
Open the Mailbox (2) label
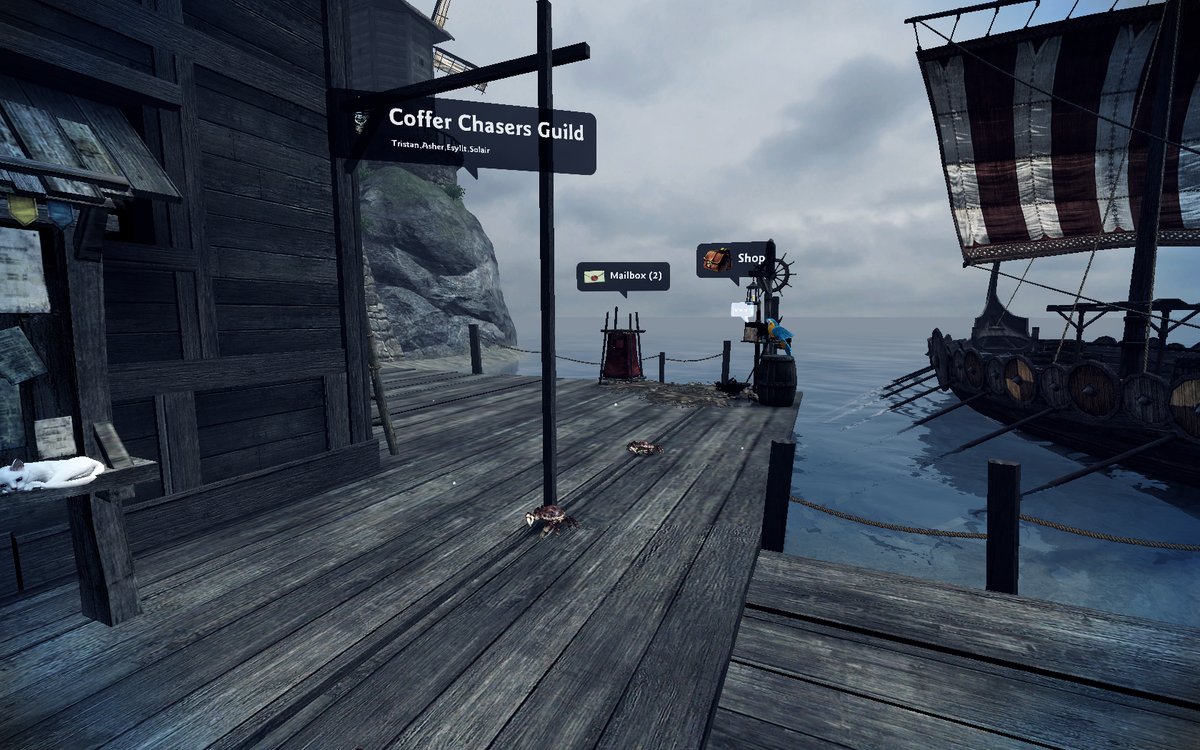623,276
